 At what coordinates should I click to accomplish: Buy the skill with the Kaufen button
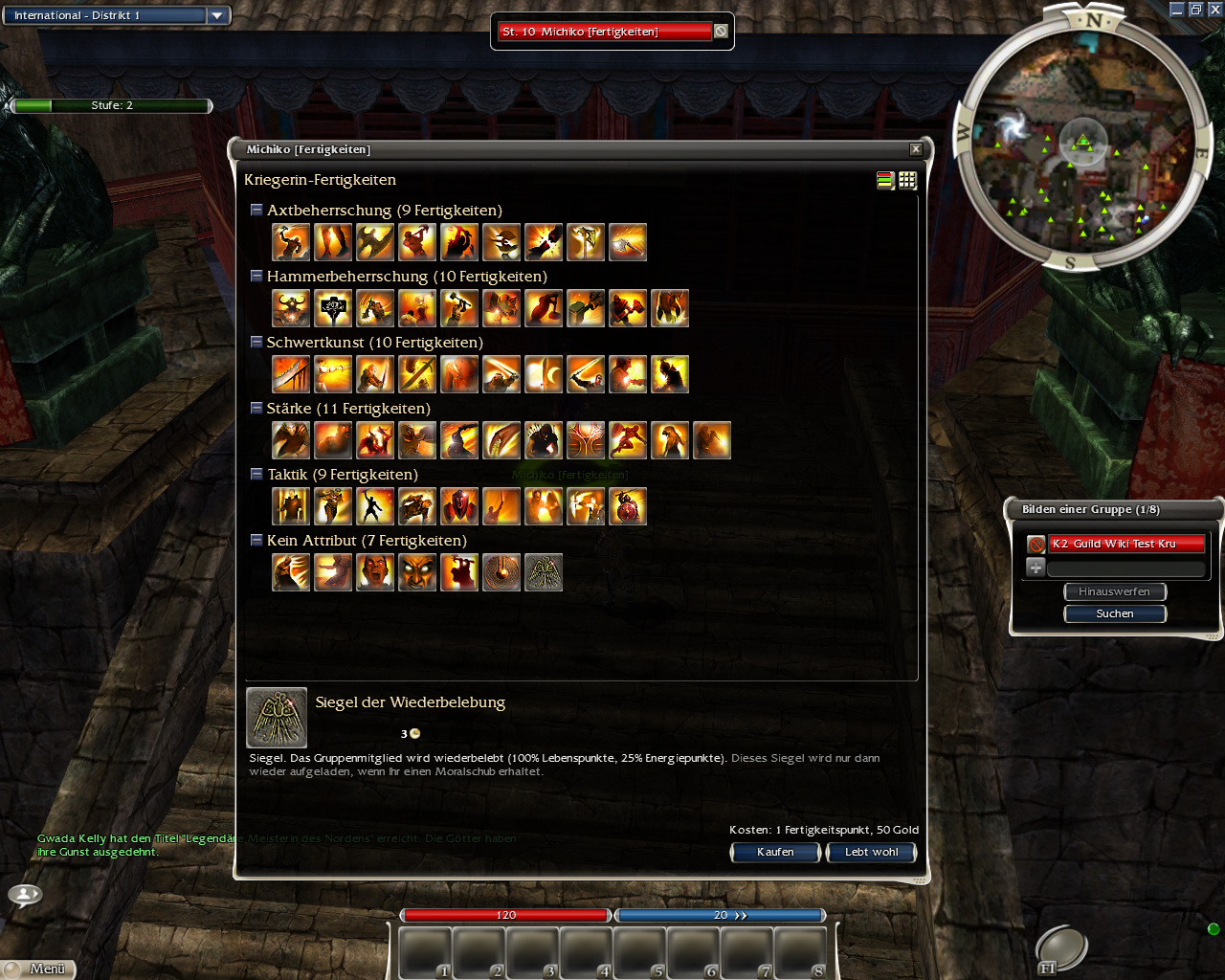pos(775,852)
